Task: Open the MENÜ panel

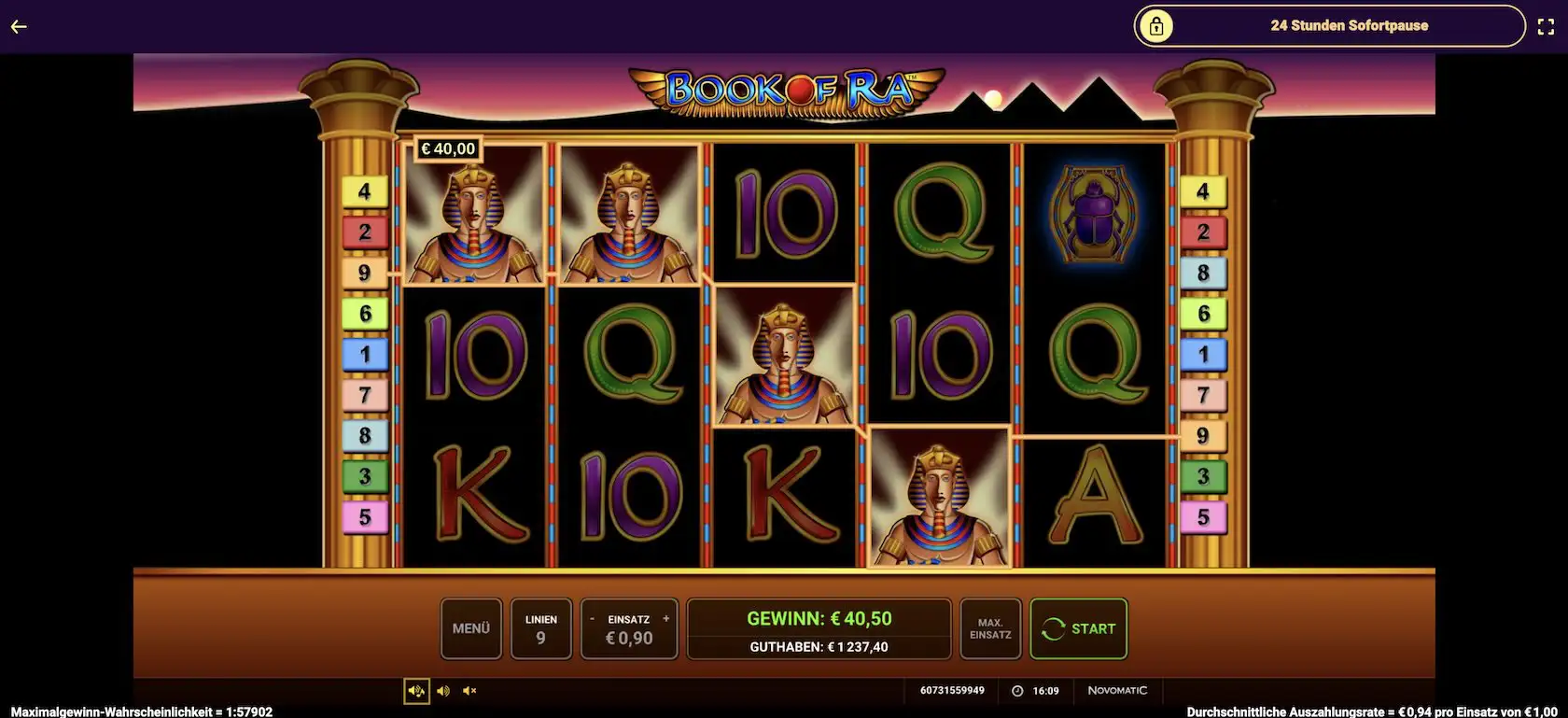Action: point(471,628)
